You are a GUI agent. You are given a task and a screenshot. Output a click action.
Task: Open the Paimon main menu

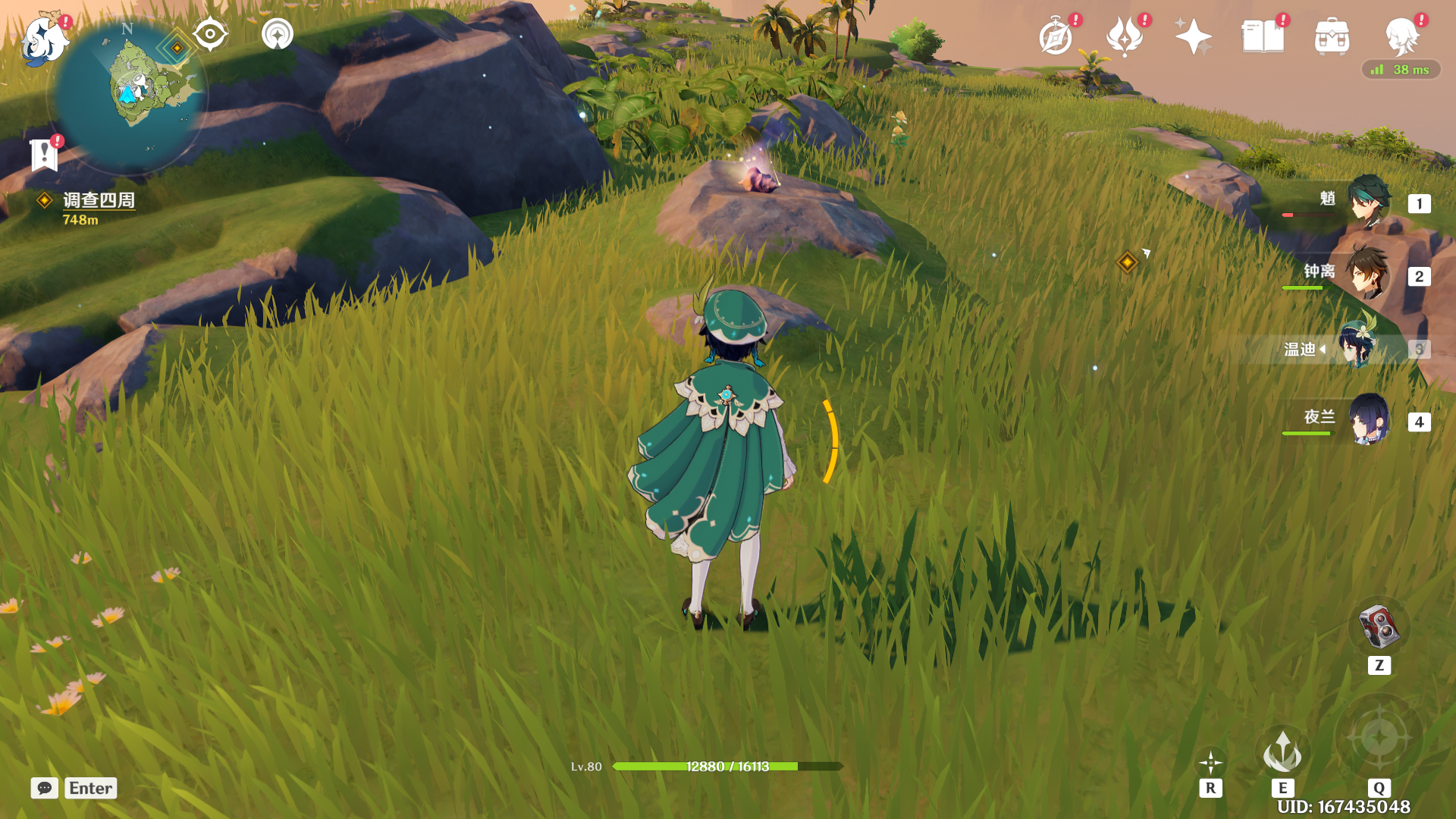click(44, 39)
